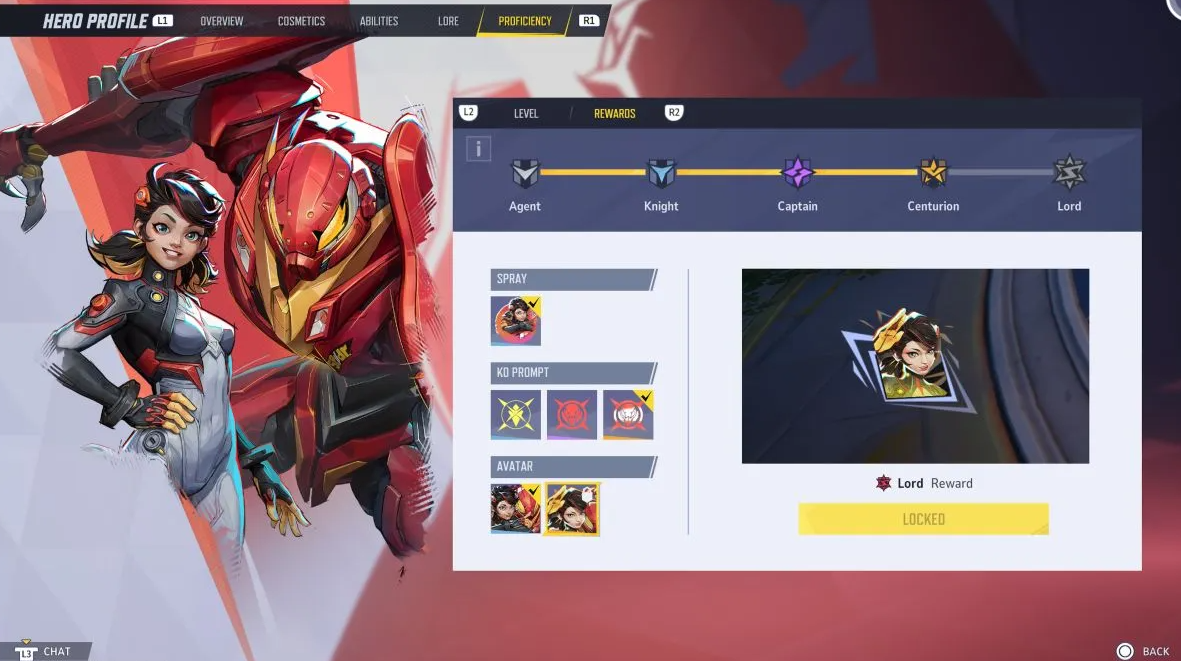Choose the Knight rank badge

point(661,174)
